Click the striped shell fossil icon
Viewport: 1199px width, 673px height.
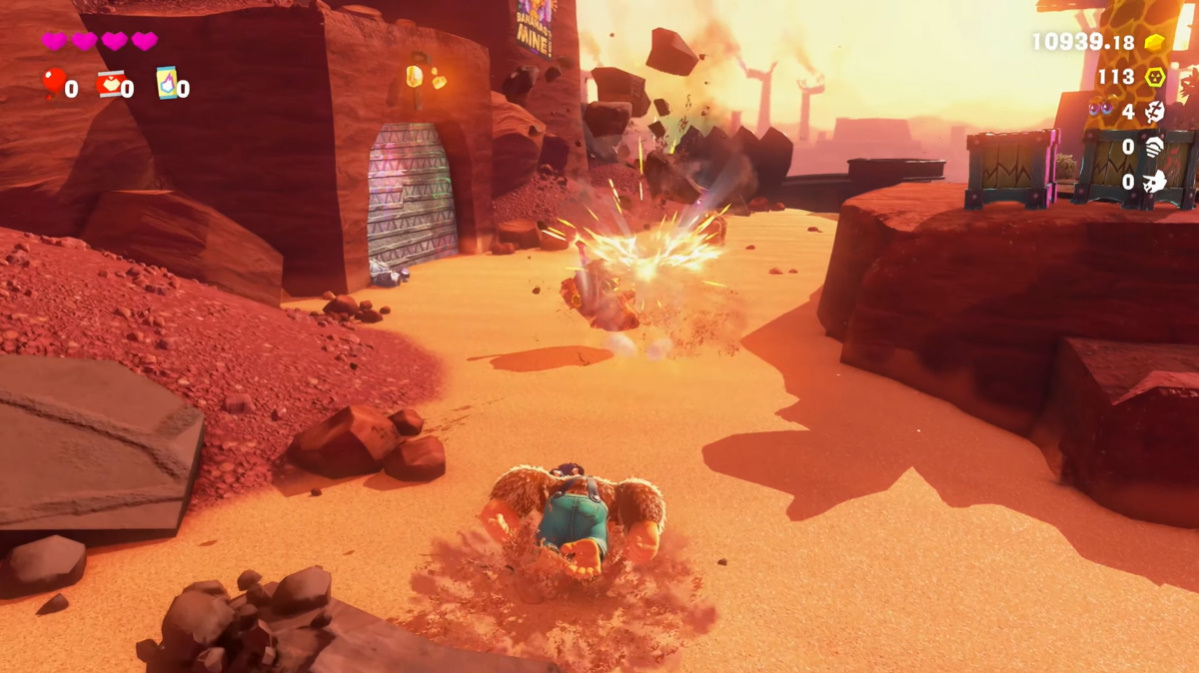click(x=1155, y=147)
